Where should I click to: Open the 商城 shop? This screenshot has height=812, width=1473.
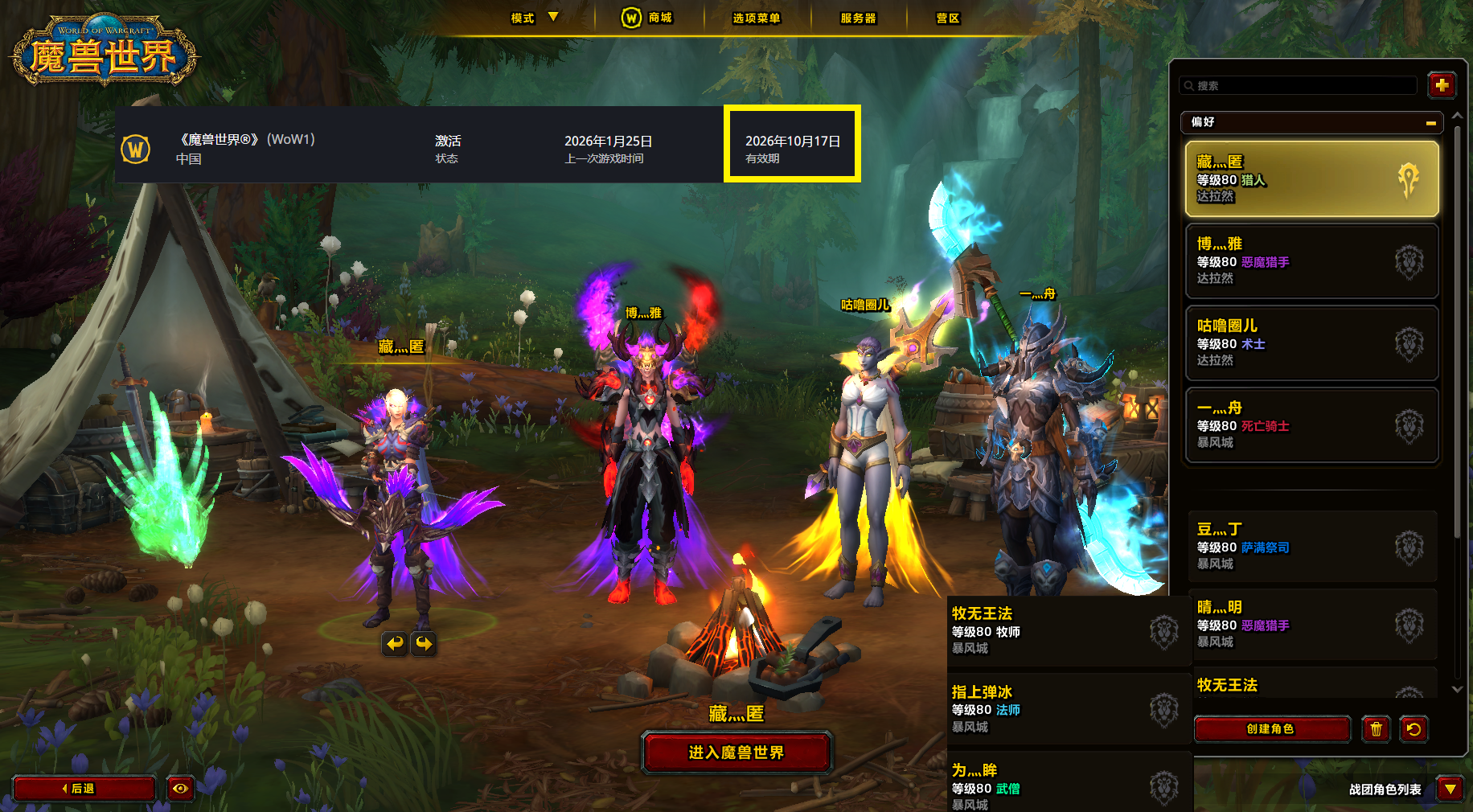click(647, 18)
